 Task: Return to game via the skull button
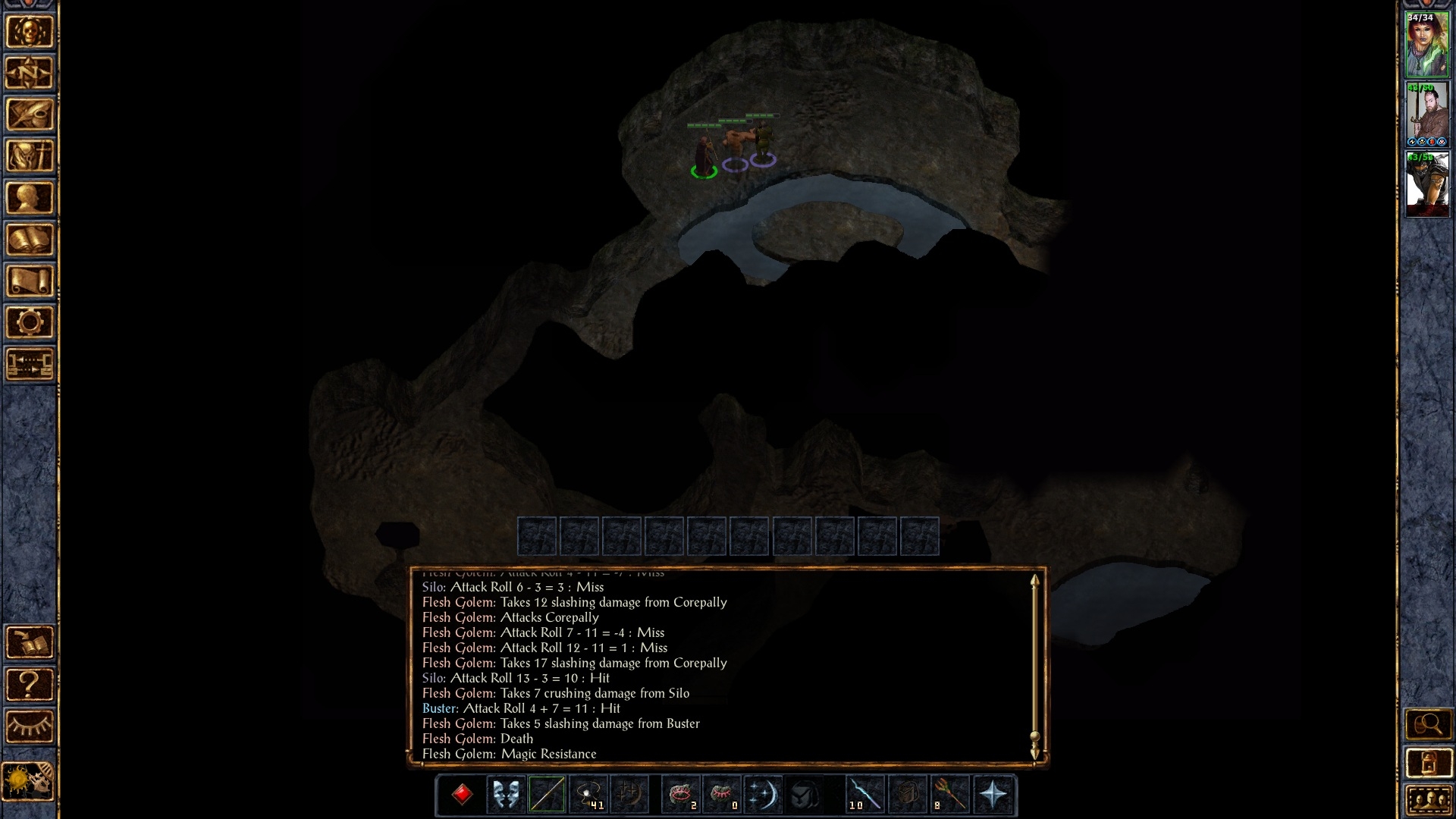click(30, 32)
